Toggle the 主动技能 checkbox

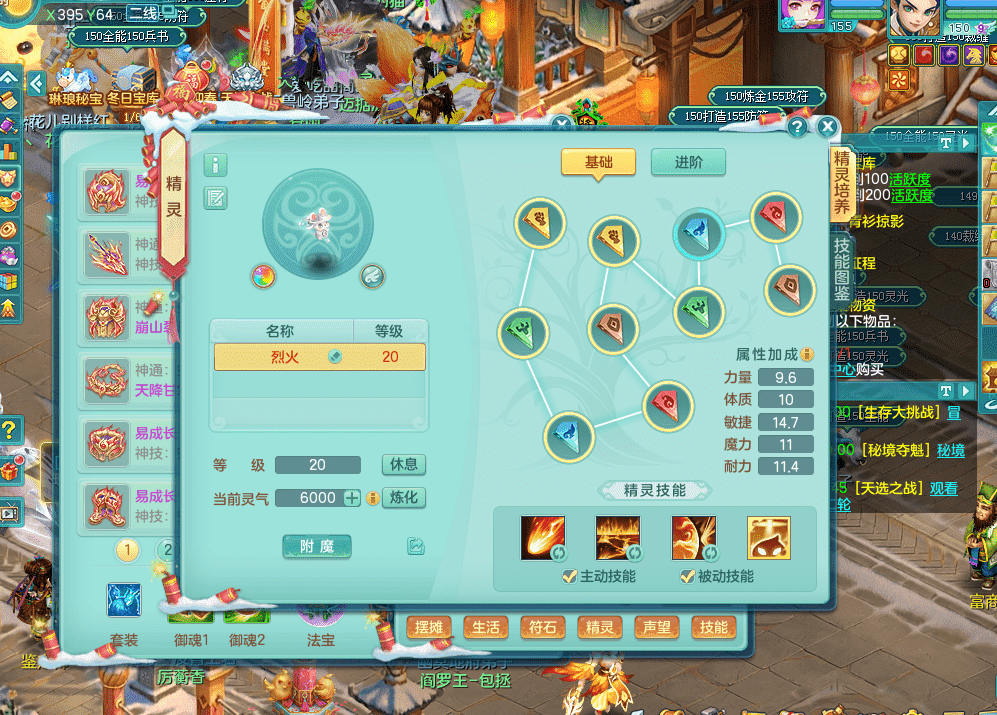point(570,576)
